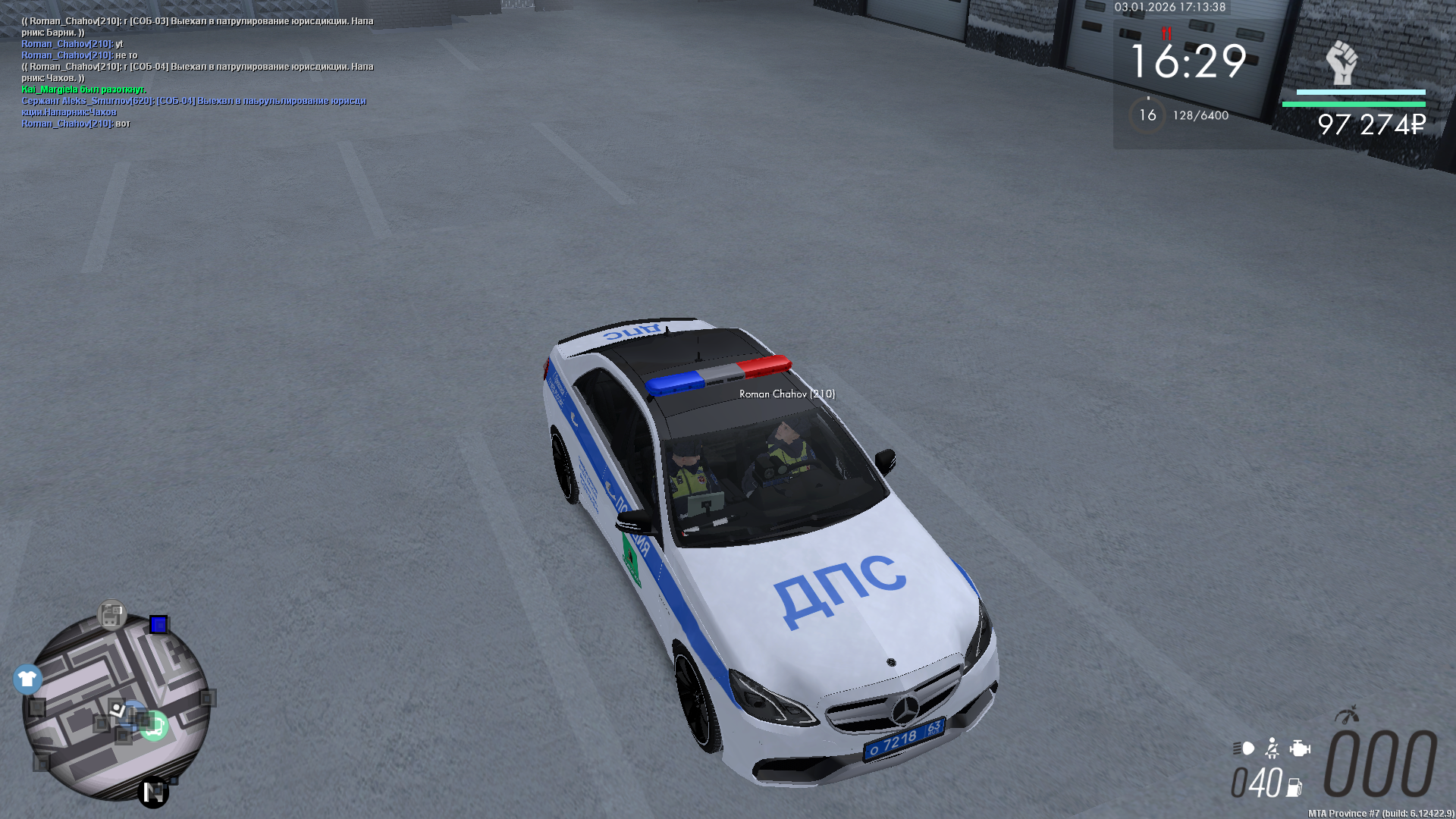Click the cruise control gauge icon above speedometer

pyautogui.click(x=1347, y=714)
